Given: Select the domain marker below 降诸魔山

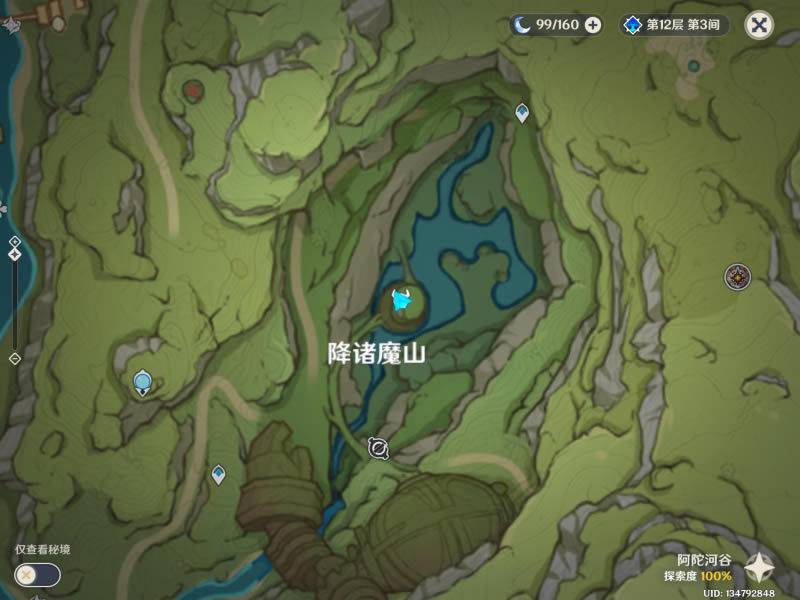Looking at the screenshot, I should 378,449.
